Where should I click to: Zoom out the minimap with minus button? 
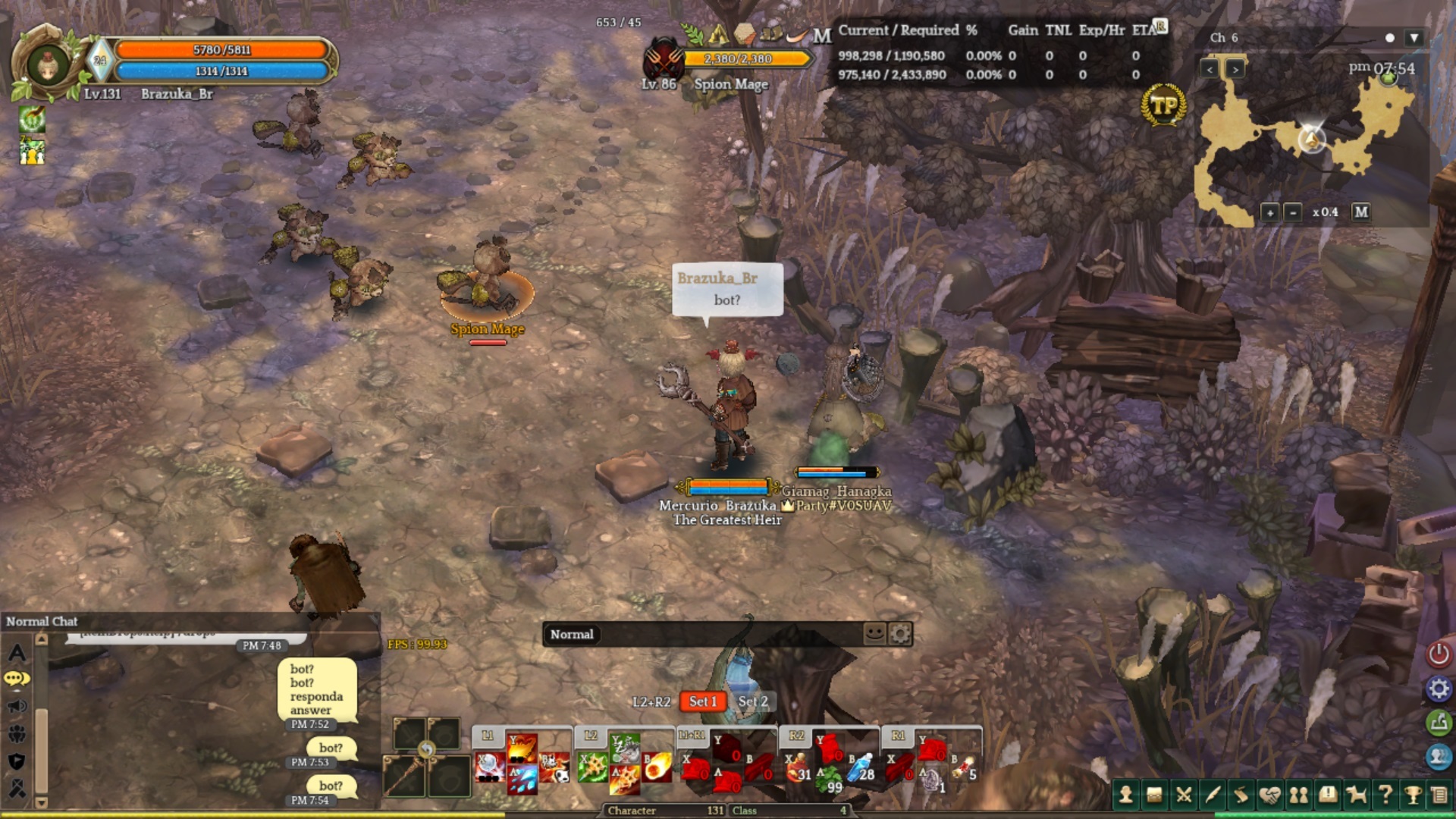[x=1293, y=212]
